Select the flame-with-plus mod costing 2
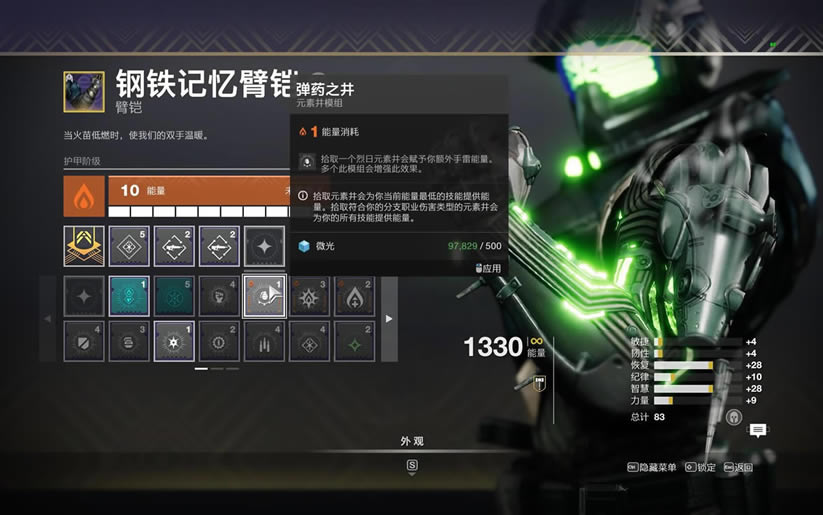 click(355, 296)
